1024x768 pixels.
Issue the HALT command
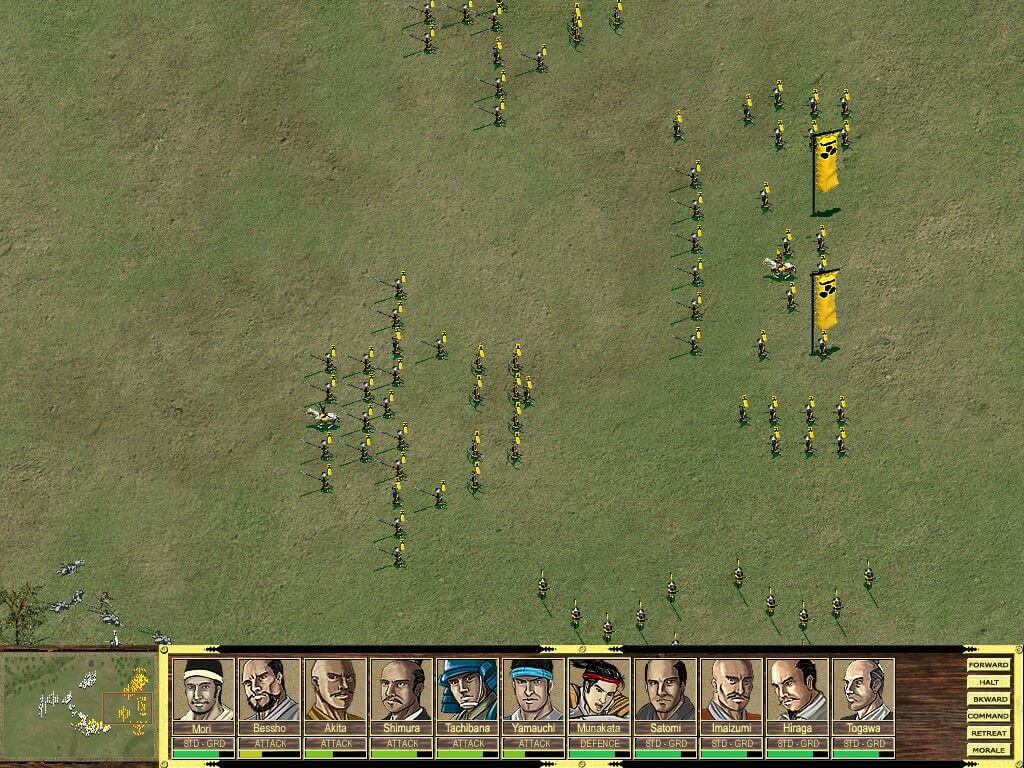point(988,682)
